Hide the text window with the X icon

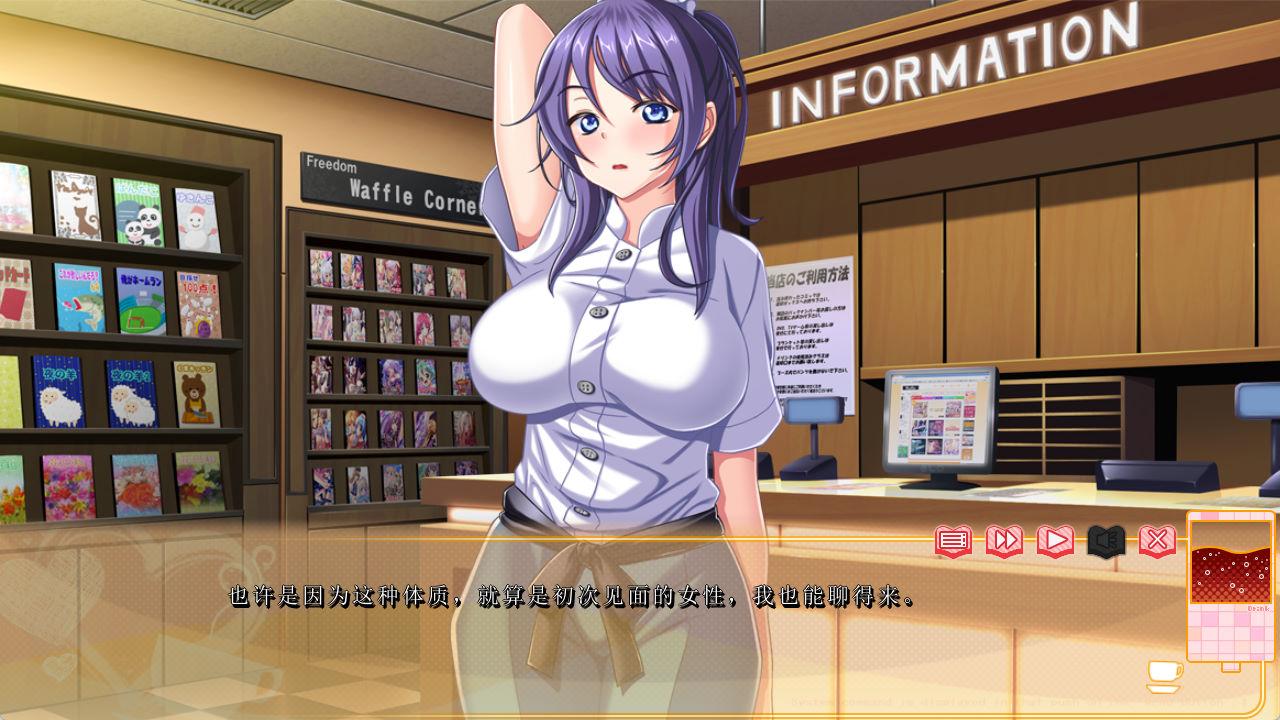pyautogui.click(x=1157, y=541)
